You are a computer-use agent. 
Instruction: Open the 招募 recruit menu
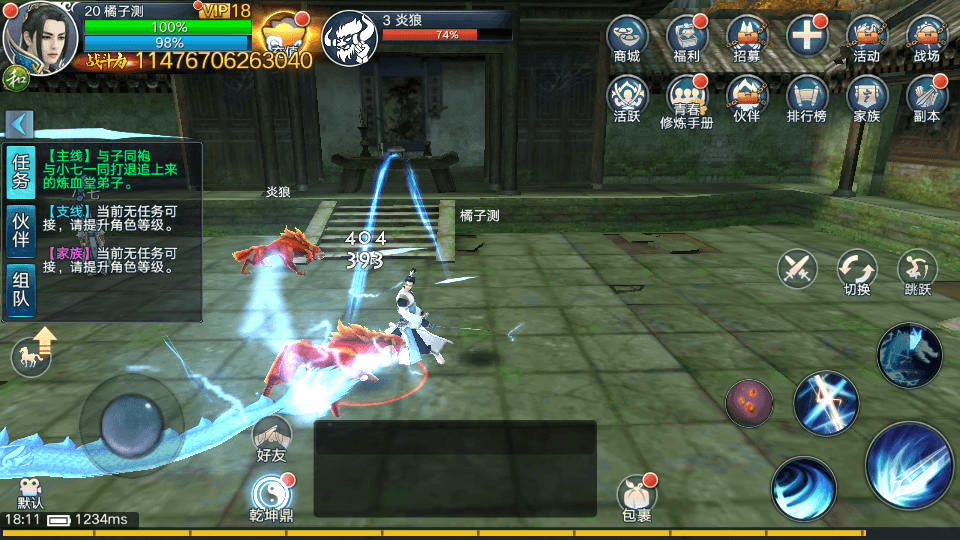click(x=747, y=38)
